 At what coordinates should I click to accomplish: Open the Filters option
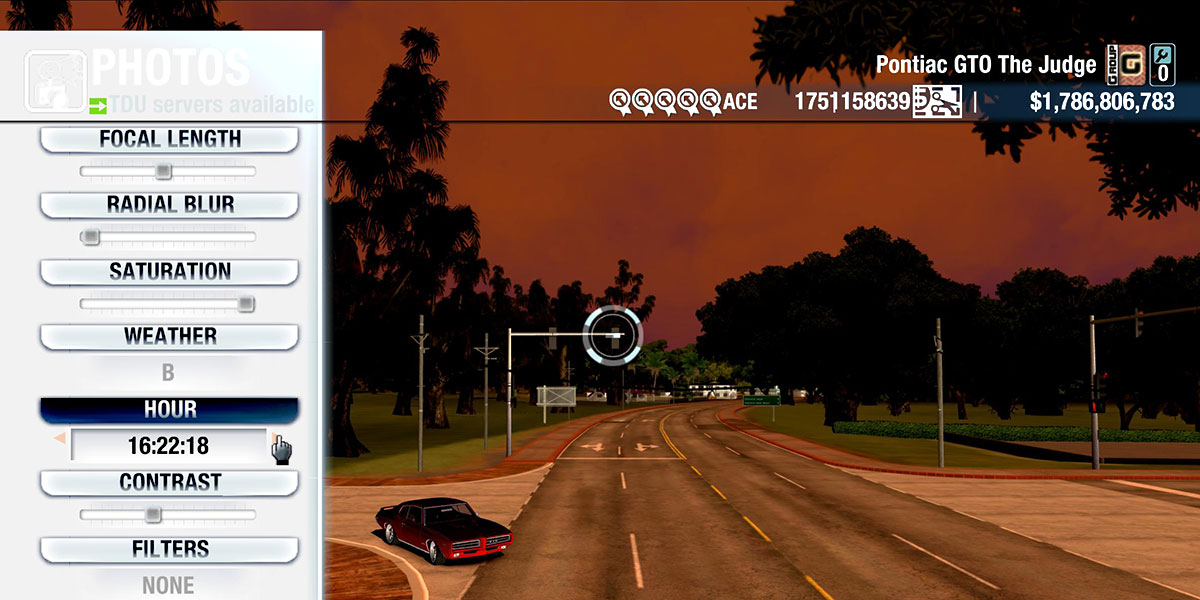[x=169, y=549]
